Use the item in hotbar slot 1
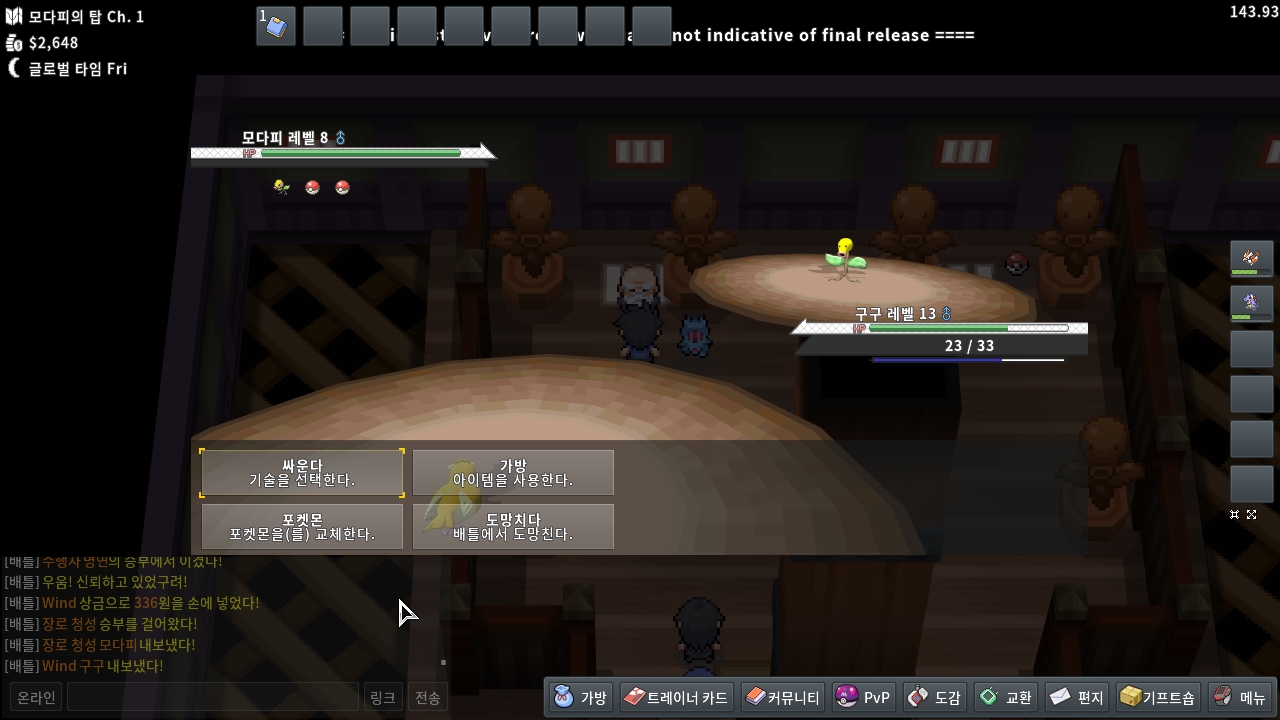1280x720 pixels. coord(276,26)
